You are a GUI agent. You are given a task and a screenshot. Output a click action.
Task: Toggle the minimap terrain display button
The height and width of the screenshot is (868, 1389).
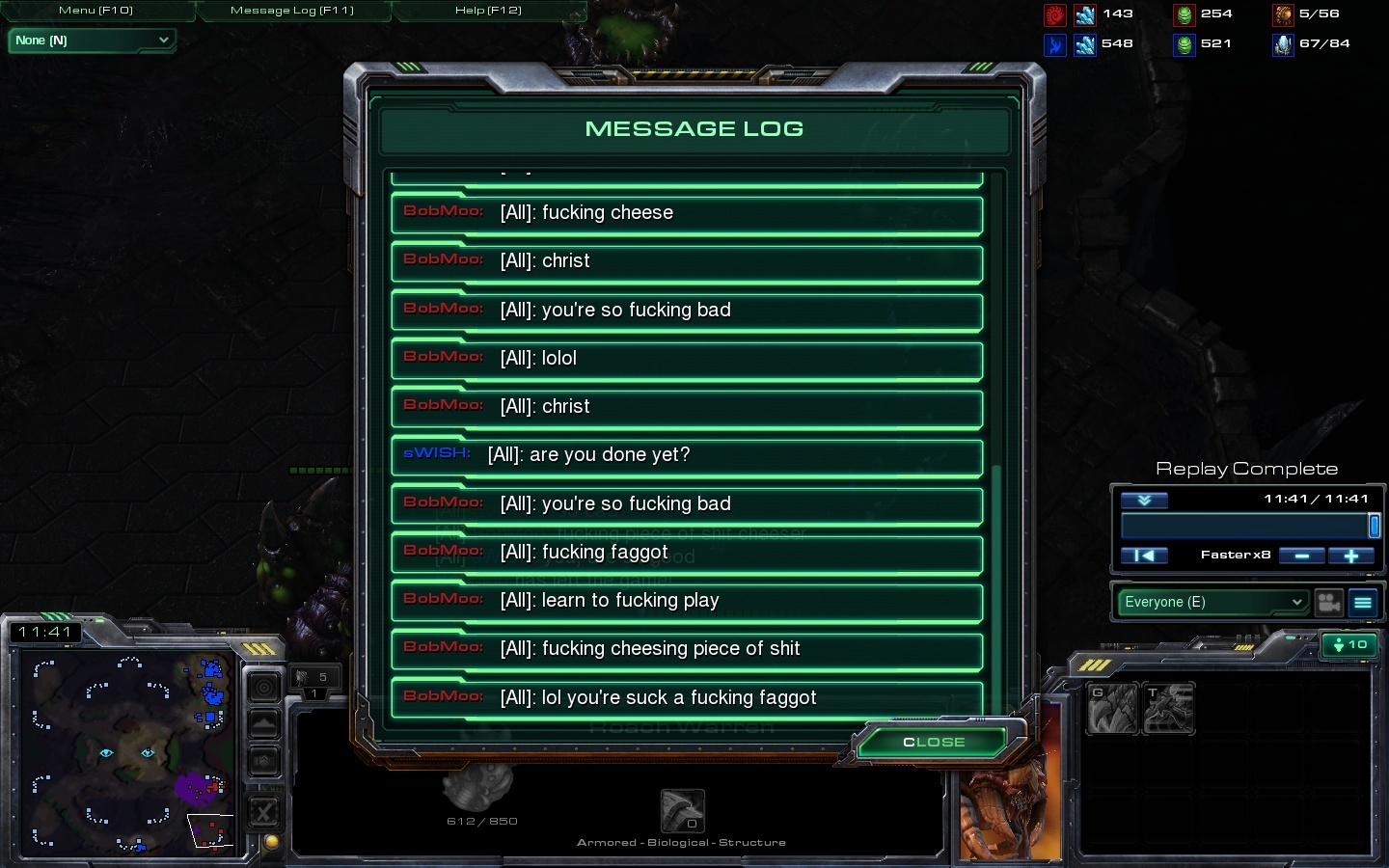click(263, 724)
